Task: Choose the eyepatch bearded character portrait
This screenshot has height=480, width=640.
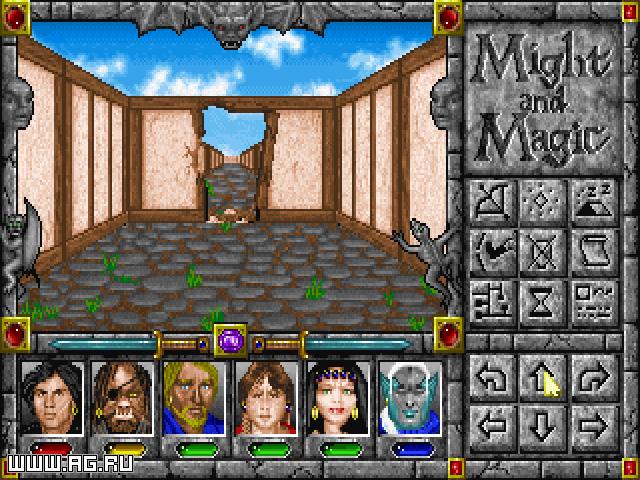Action: click(x=120, y=397)
